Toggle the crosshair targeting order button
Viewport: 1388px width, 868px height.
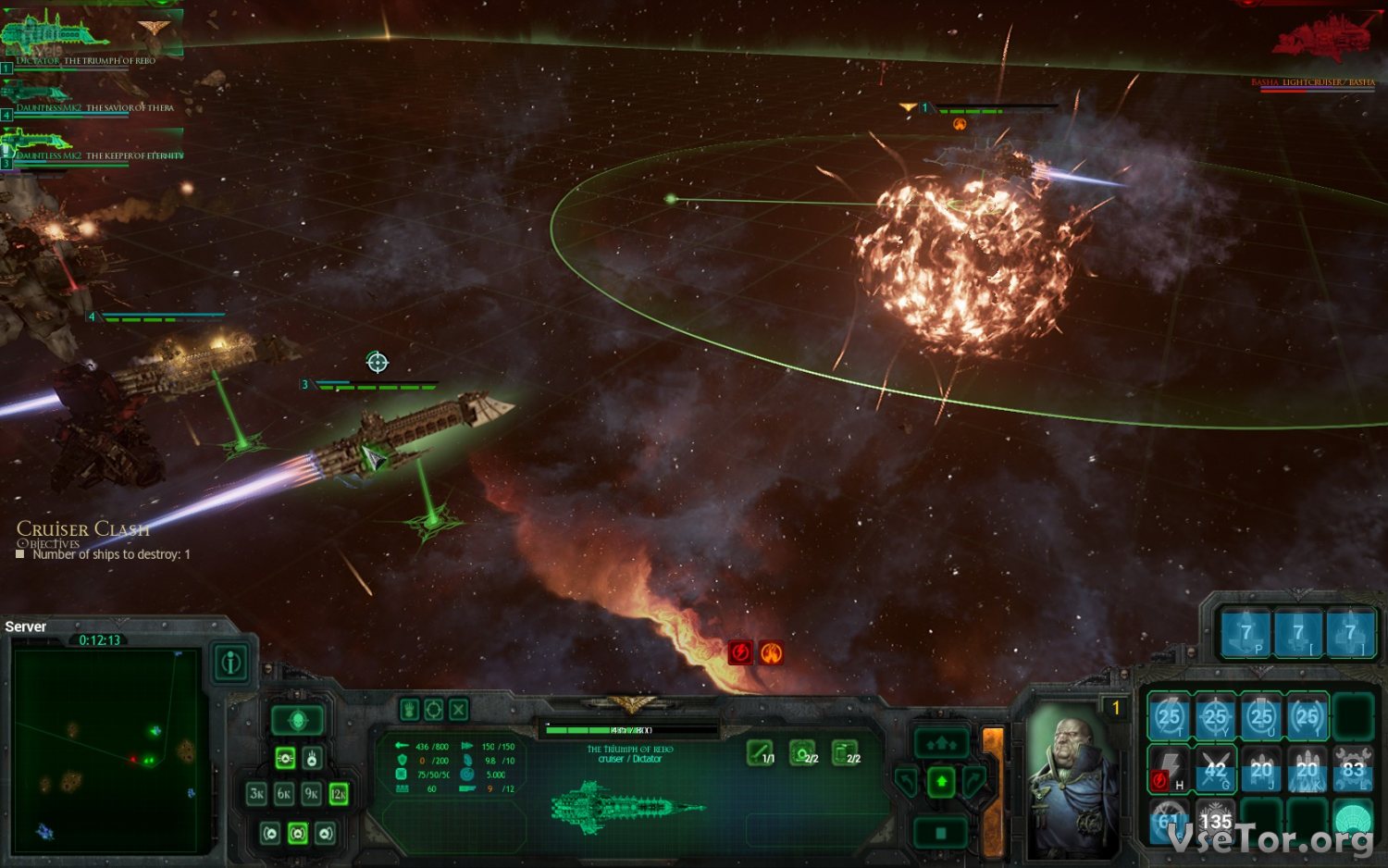click(x=434, y=710)
